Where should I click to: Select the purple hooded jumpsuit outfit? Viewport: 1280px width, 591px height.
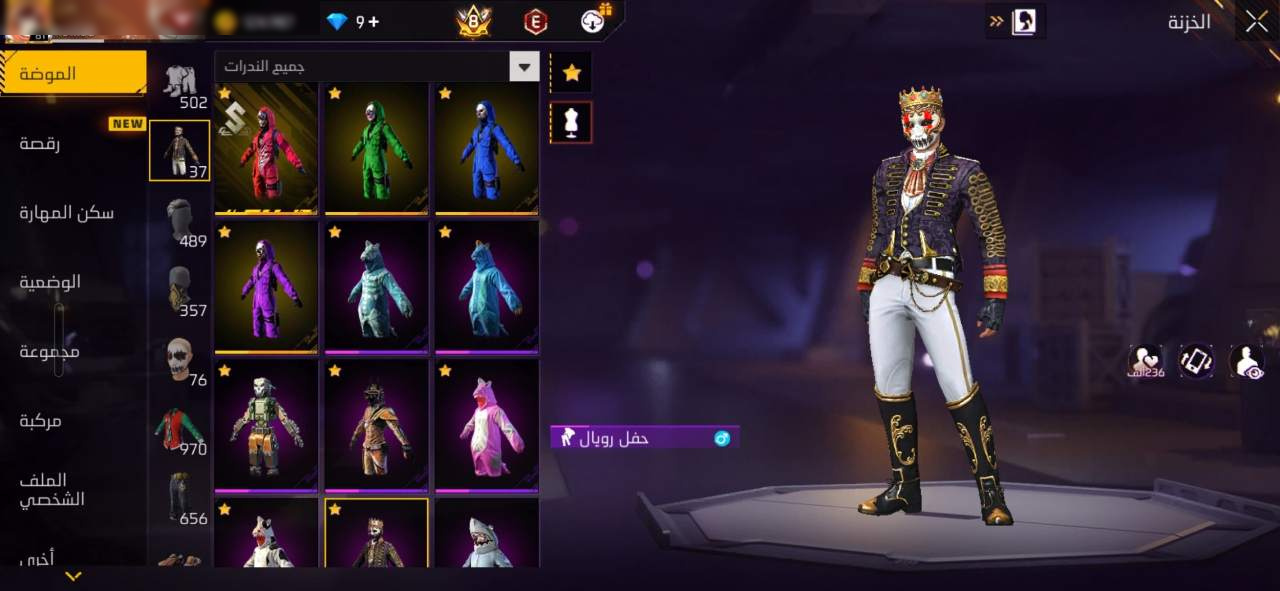(266, 287)
